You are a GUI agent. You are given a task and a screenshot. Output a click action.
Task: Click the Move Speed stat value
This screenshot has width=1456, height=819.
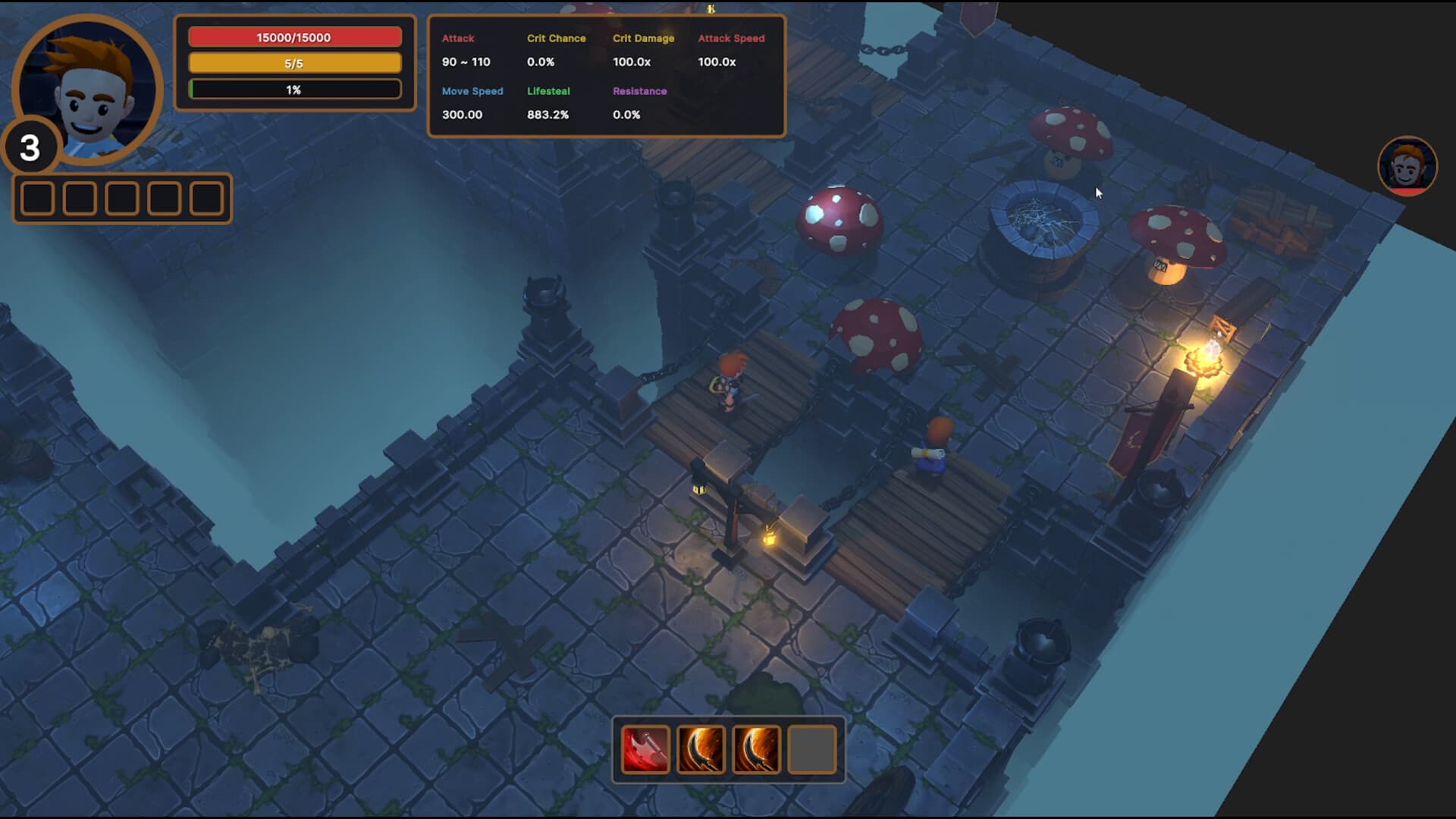tap(463, 115)
